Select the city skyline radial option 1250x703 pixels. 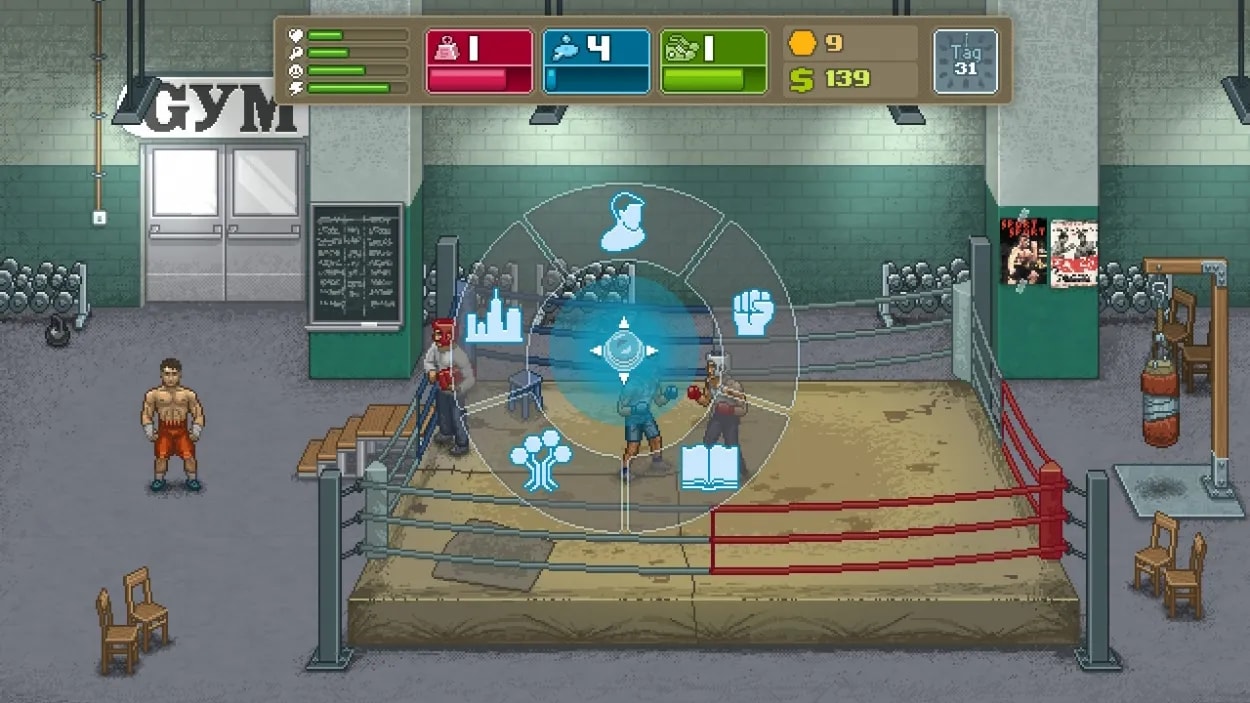(493, 317)
